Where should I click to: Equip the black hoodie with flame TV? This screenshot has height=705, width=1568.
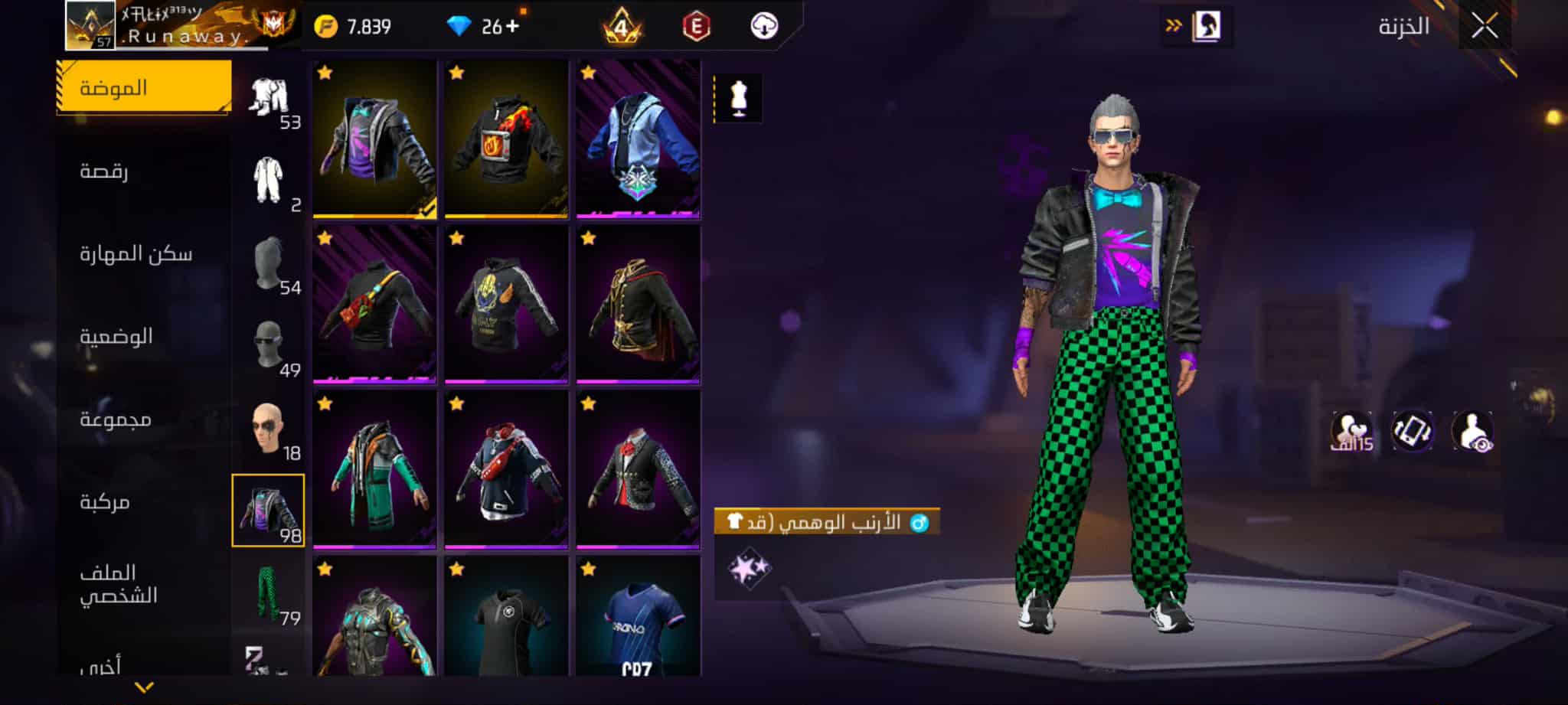(506, 139)
